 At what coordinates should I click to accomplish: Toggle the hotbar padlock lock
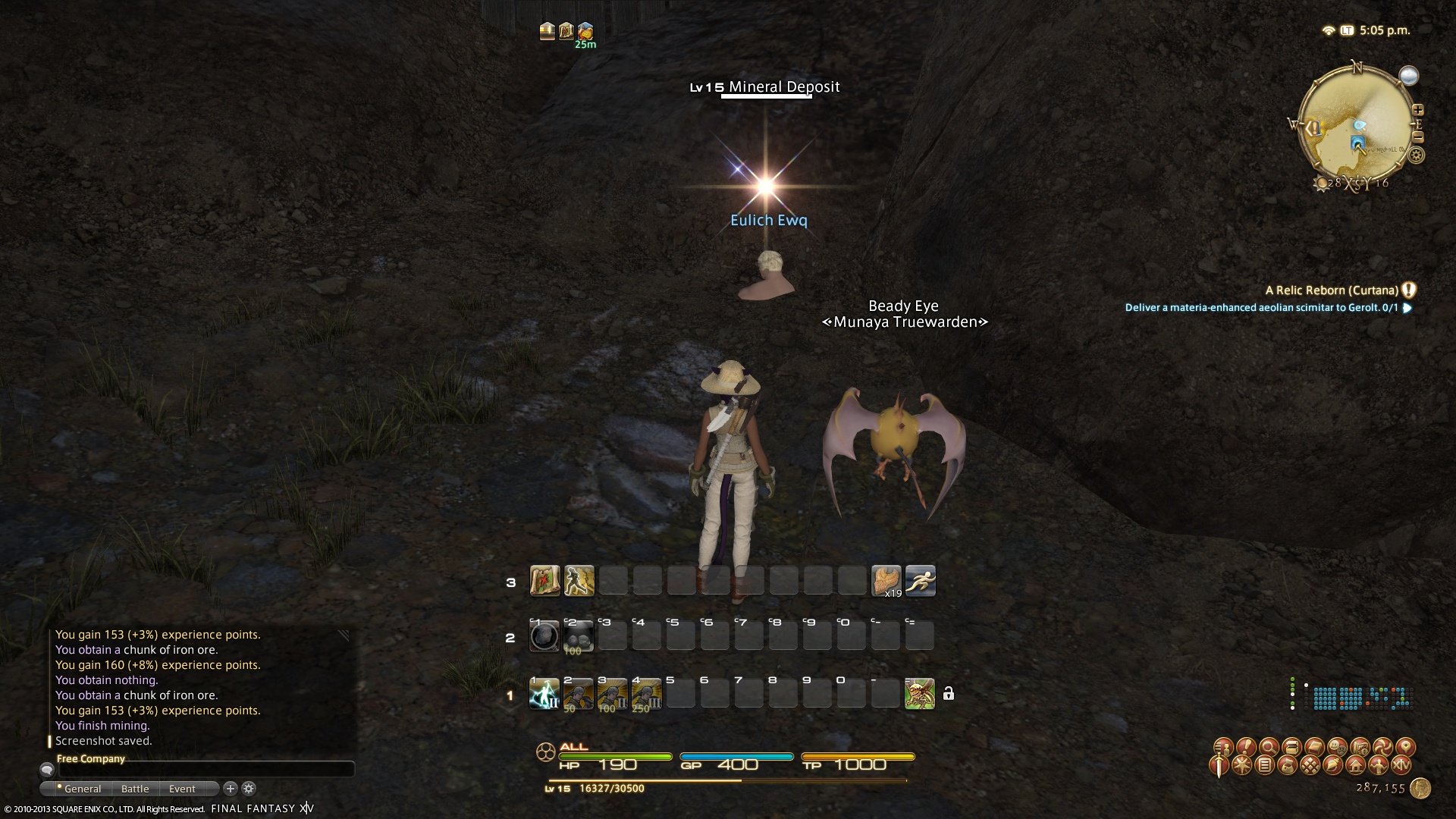(948, 694)
